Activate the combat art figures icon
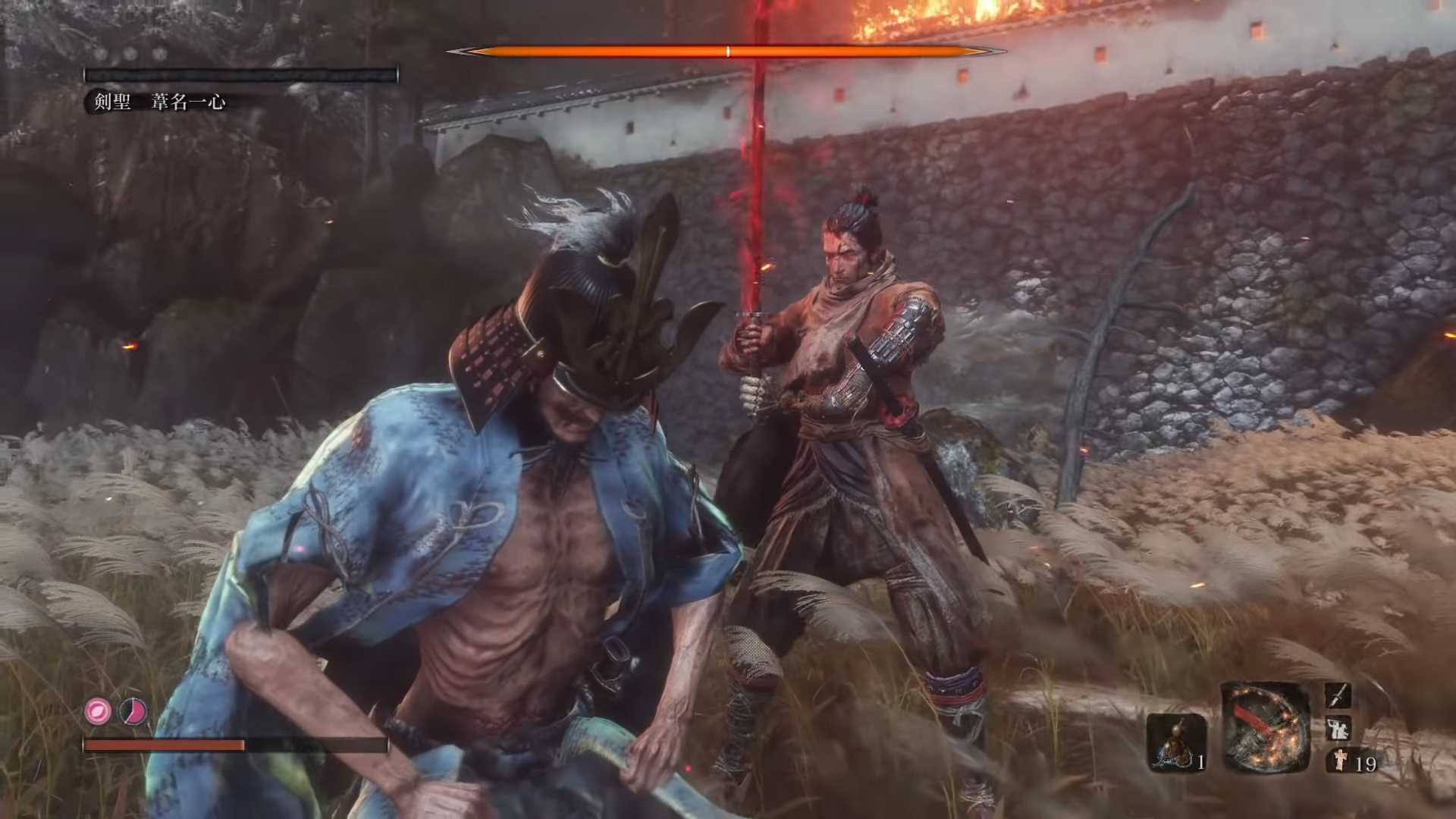 (1338, 729)
